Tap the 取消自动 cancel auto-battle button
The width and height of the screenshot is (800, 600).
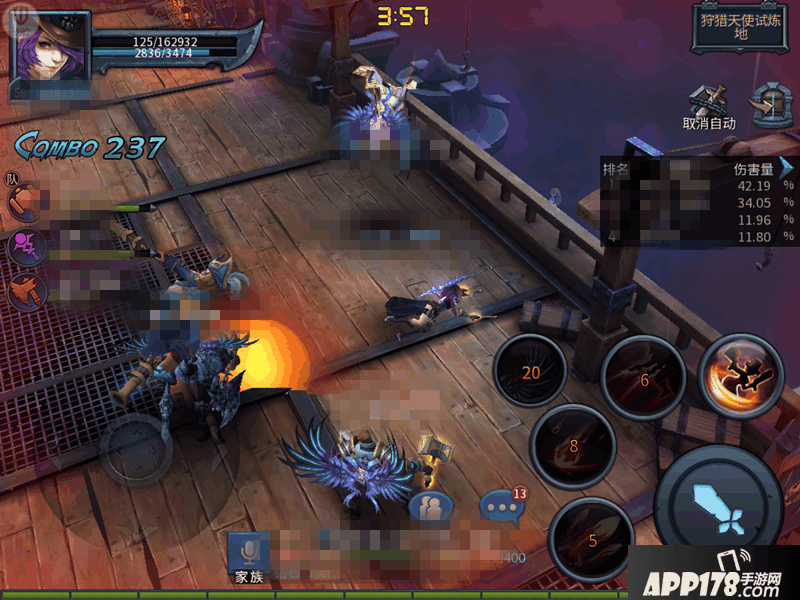point(709,108)
